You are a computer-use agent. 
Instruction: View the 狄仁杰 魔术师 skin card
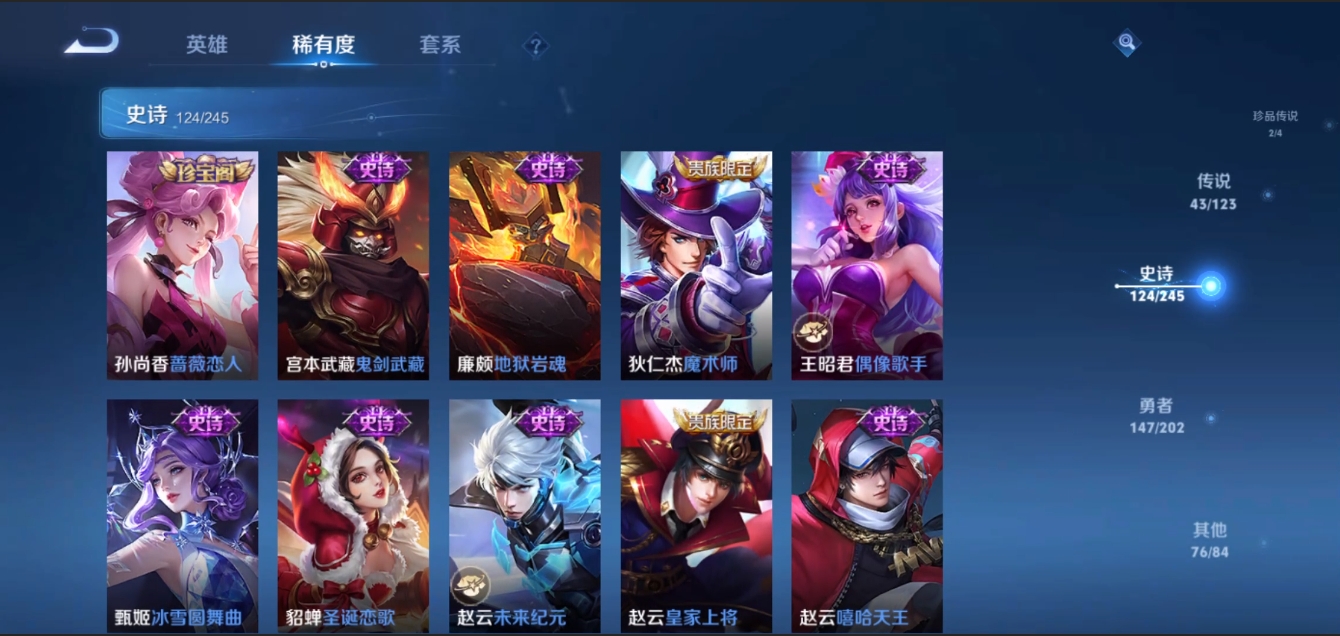tap(696, 265)
